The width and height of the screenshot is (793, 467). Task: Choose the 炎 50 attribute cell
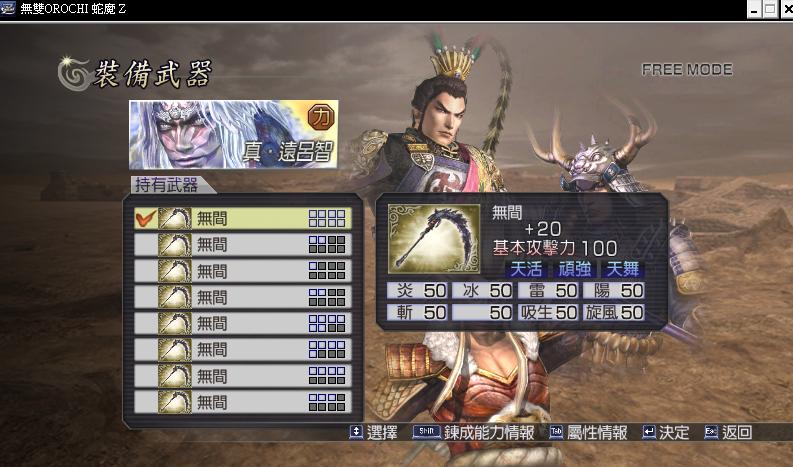pyautogui.click(x=417, y=291)
